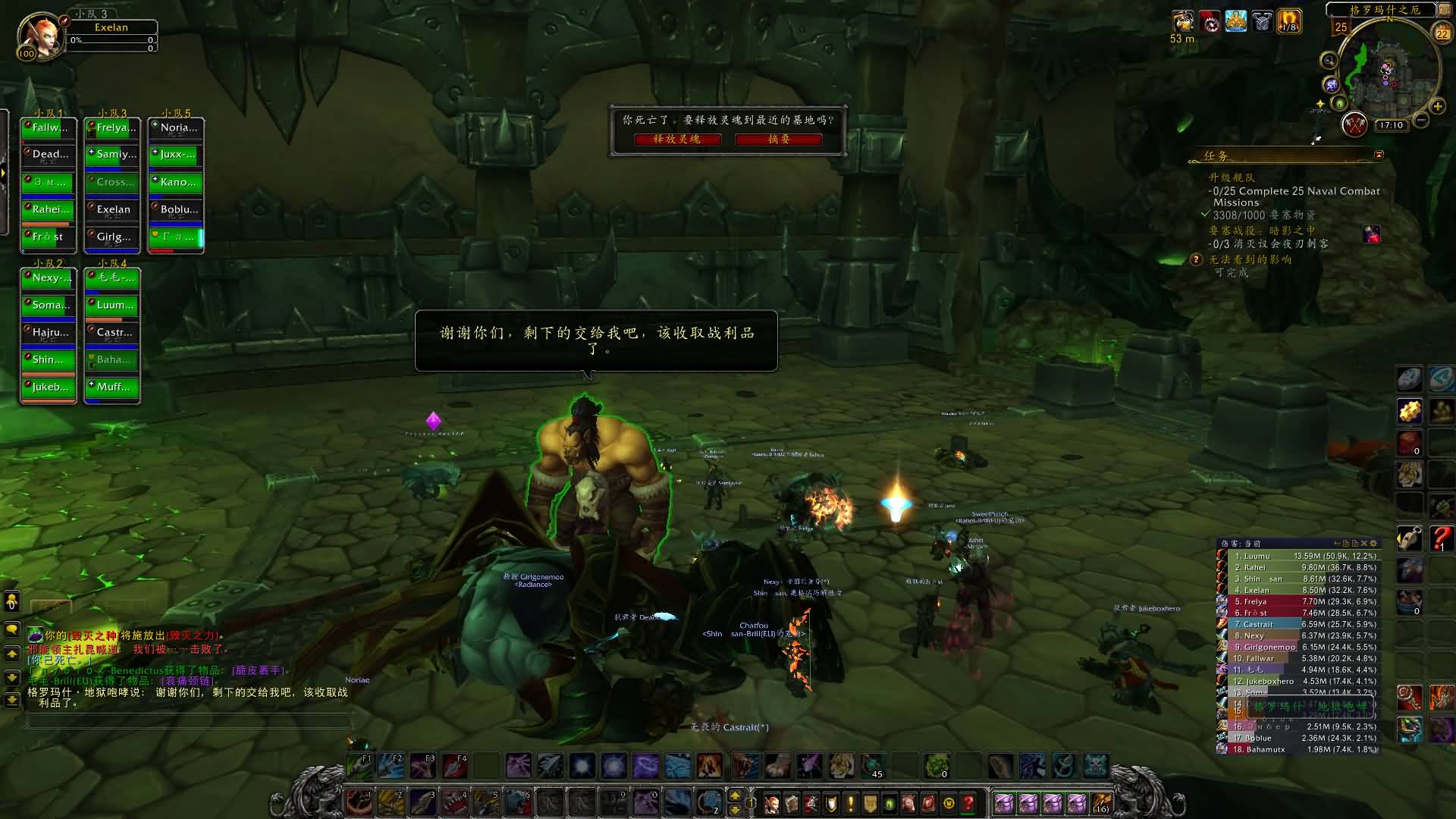Select the Noria... raid frame
The height and width of the screenshot is (819, 1456).
176,128
